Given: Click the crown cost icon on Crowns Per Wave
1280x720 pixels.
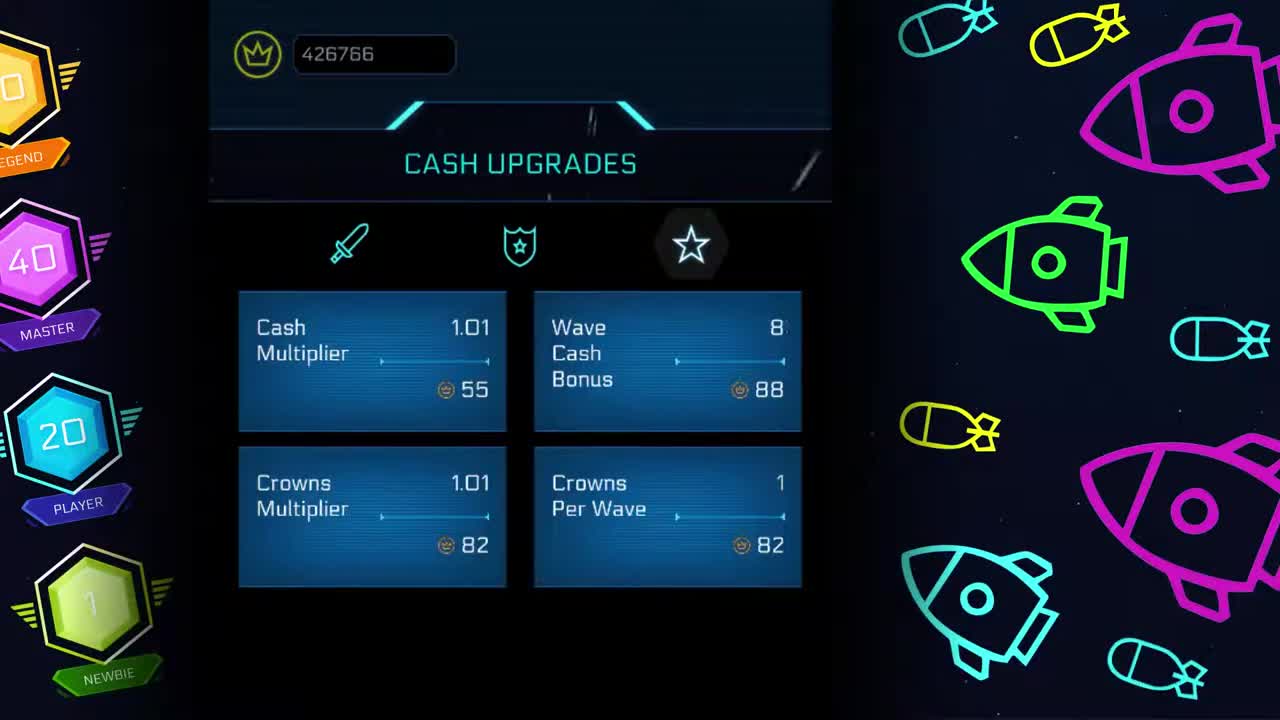Looking at the screenshot, I should point(739,545).
